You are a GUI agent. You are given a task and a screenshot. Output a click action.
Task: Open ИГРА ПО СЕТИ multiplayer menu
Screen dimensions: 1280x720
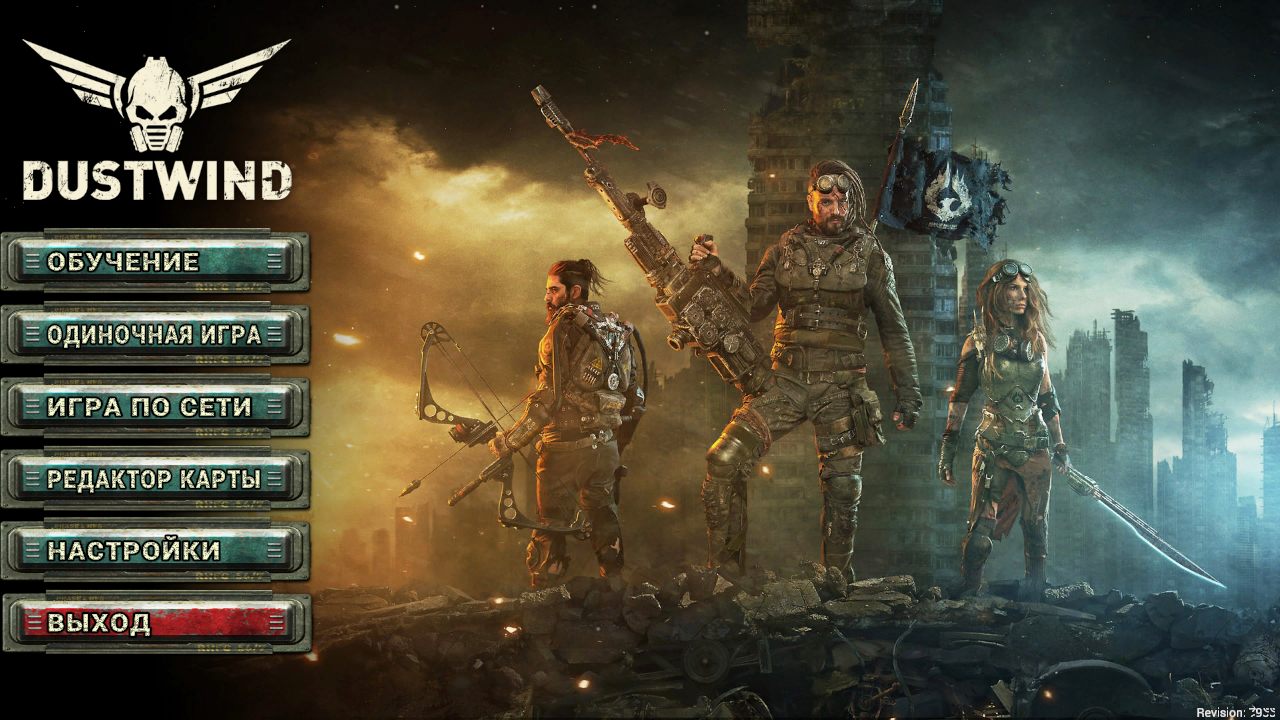[x=150, y=407]
